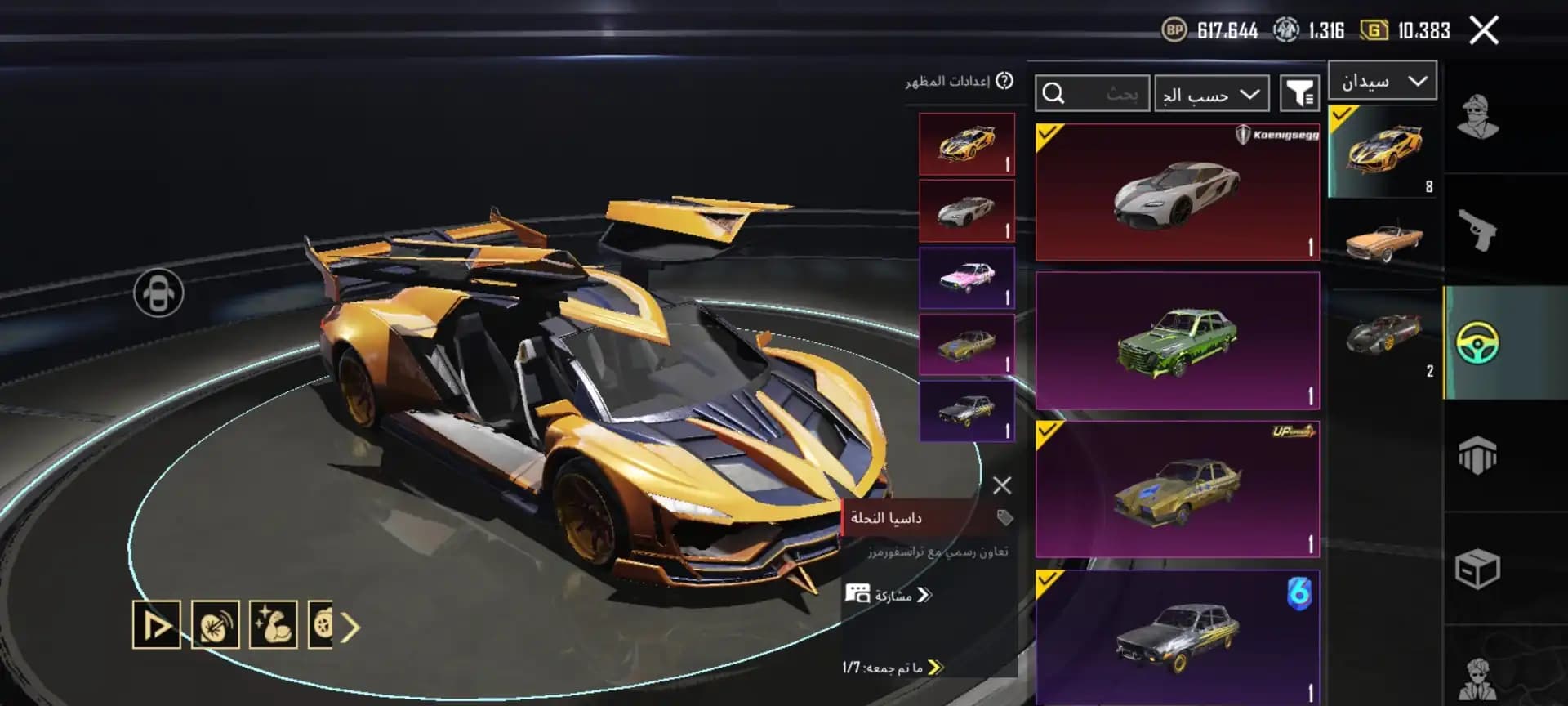The image size is (1568, 706).
Task: Pick the pink and white Dacia thumbnail
Action: pos(967,278)
